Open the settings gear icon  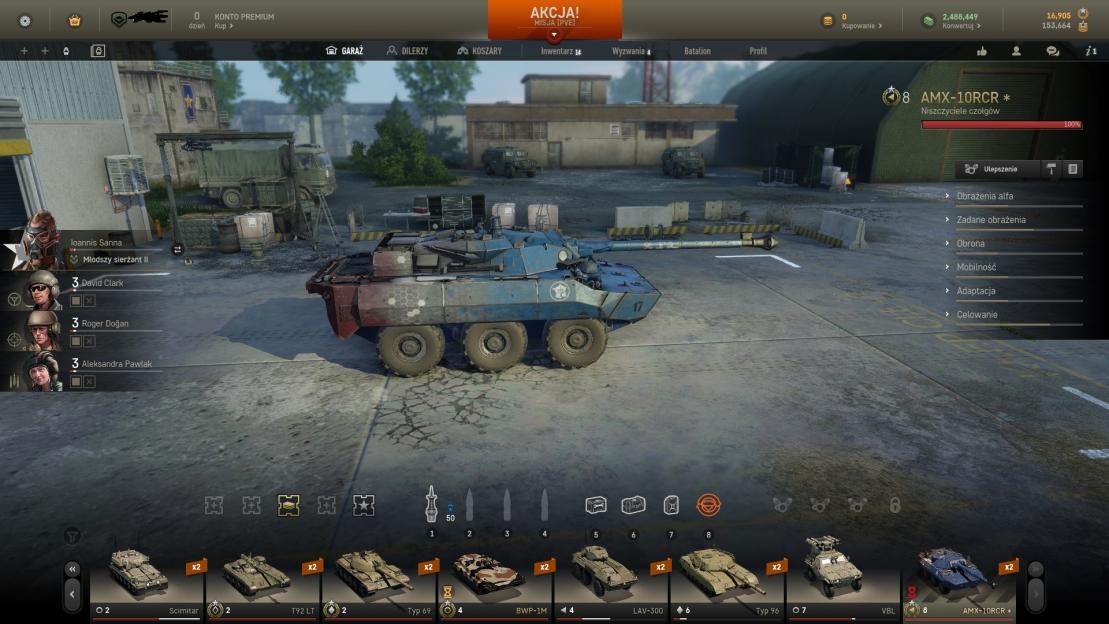(x=25, y=20)
